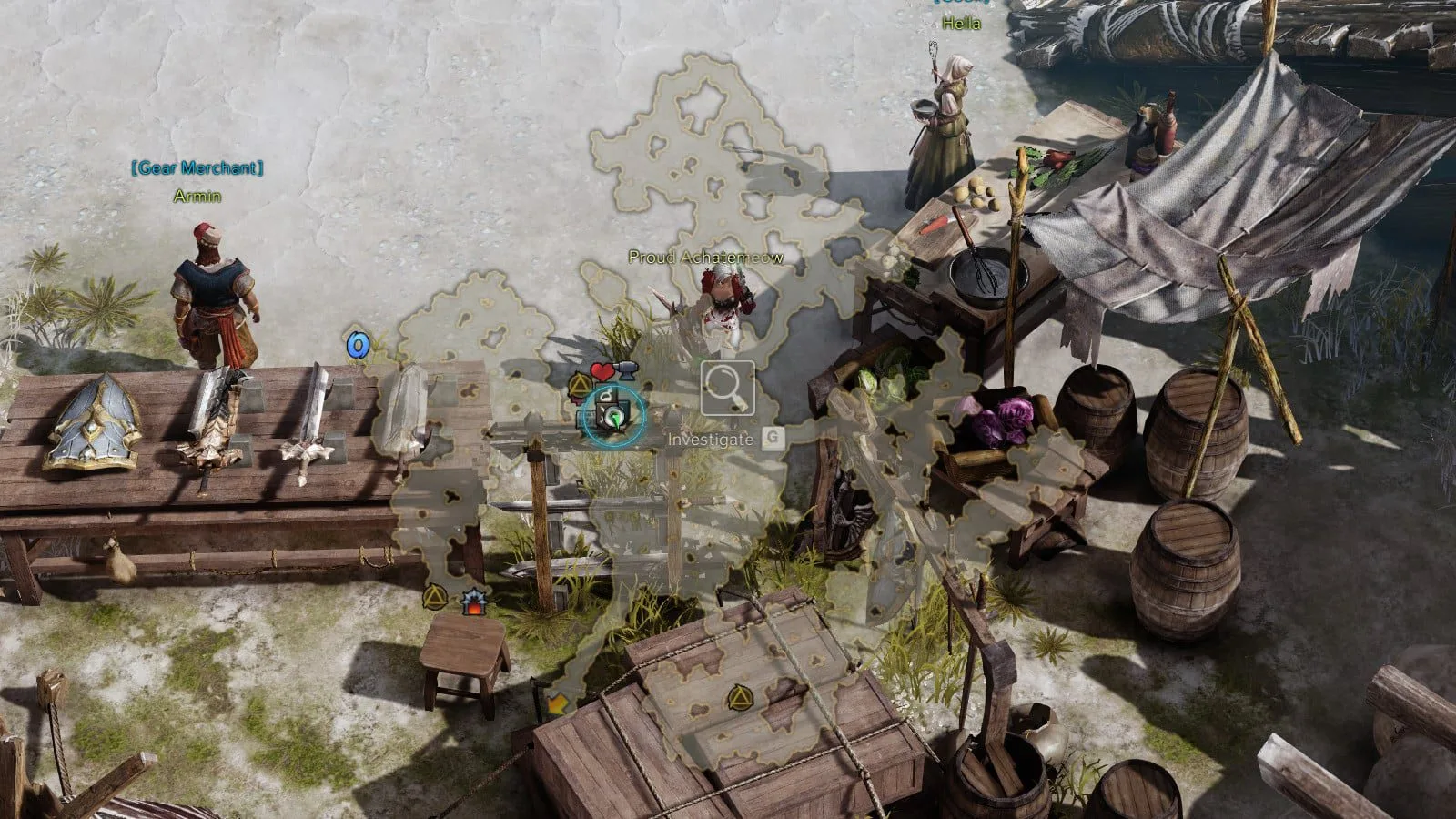Click the red and blue flame map marker
The height and width of the screenshot is (819, 1456).
pos(472,602)
